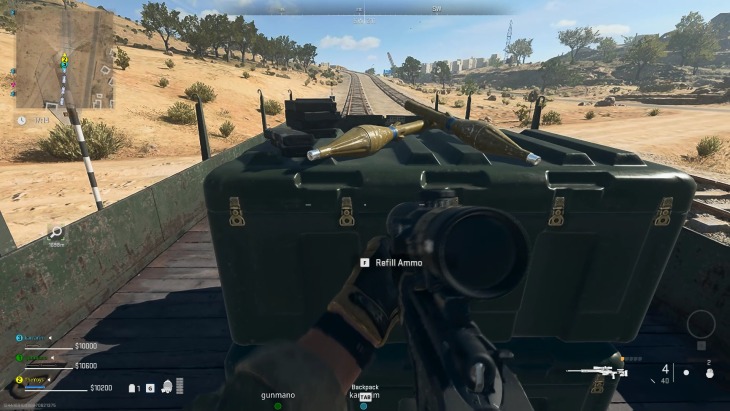730x411 pixels.
Task: Choose the grenade equipment icon
Action: click(x=708, y=373)
